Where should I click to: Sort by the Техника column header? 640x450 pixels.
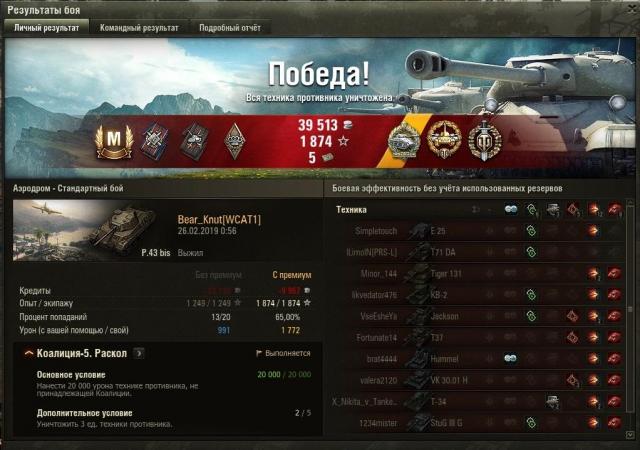click(x=351, y=209)
